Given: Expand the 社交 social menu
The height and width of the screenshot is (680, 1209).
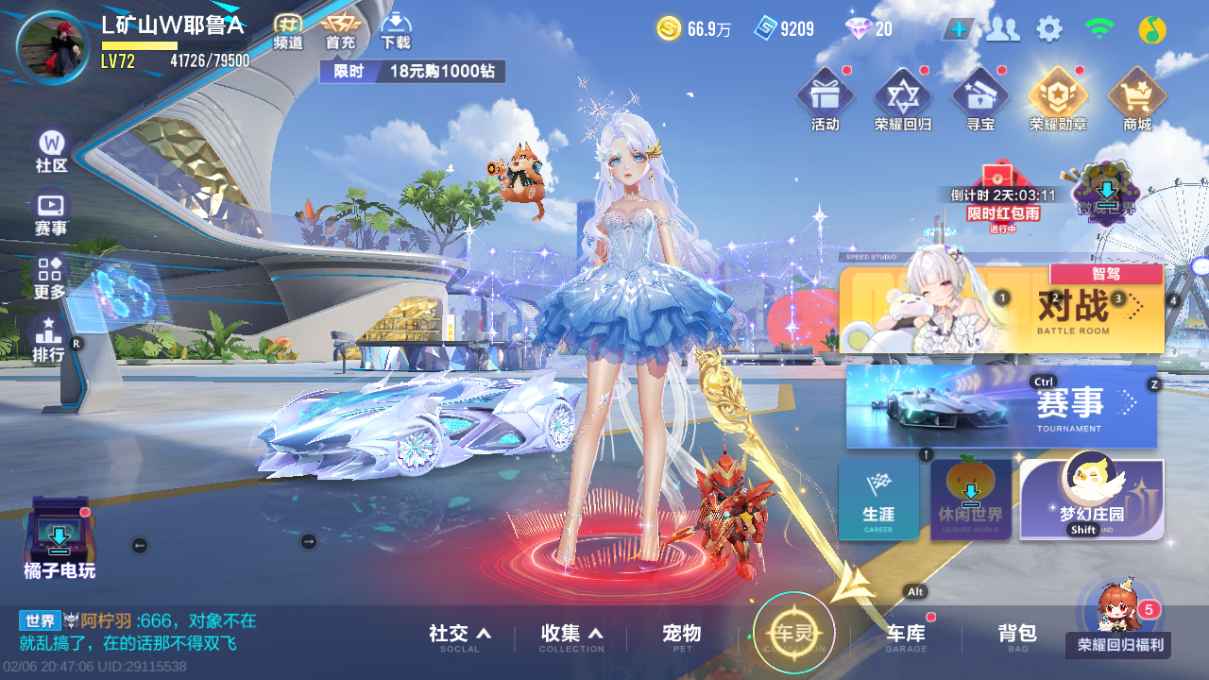Looking at the screenshot, I should click(x=460, y=634).
